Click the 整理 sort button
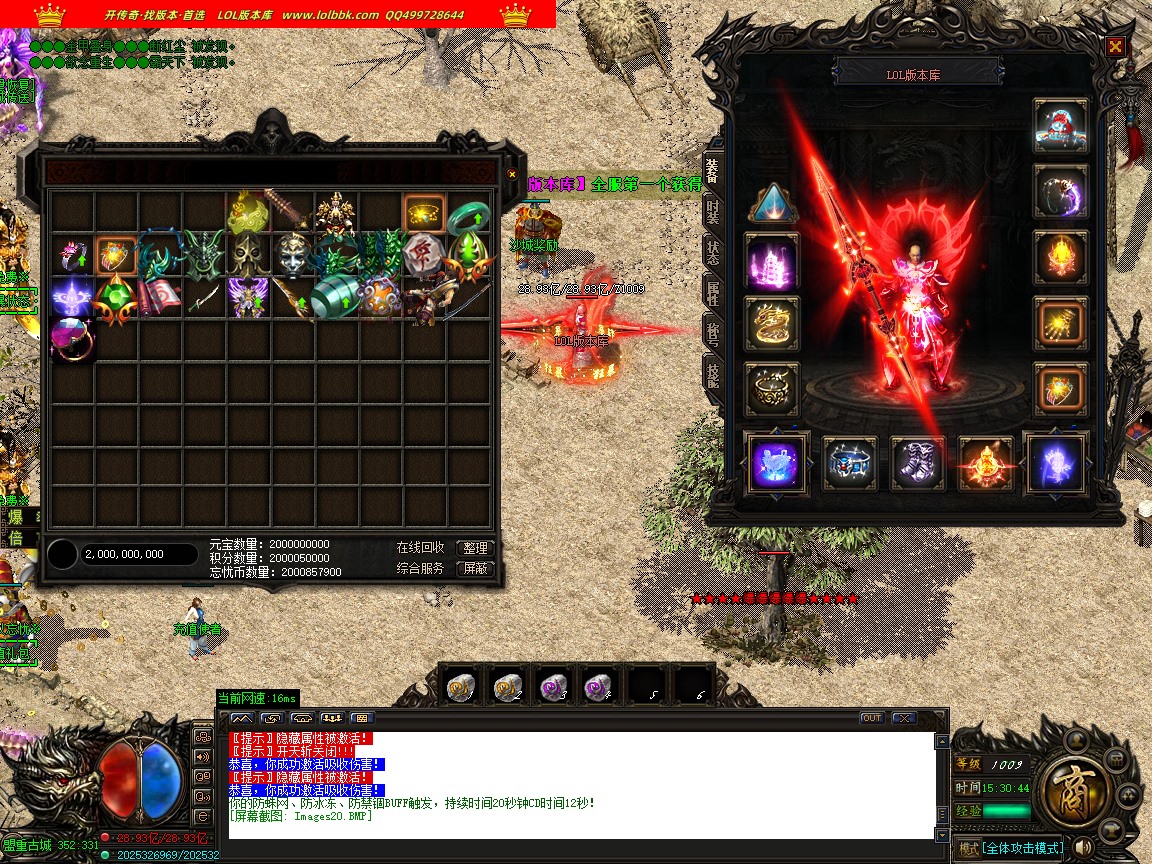 point(476,548)
